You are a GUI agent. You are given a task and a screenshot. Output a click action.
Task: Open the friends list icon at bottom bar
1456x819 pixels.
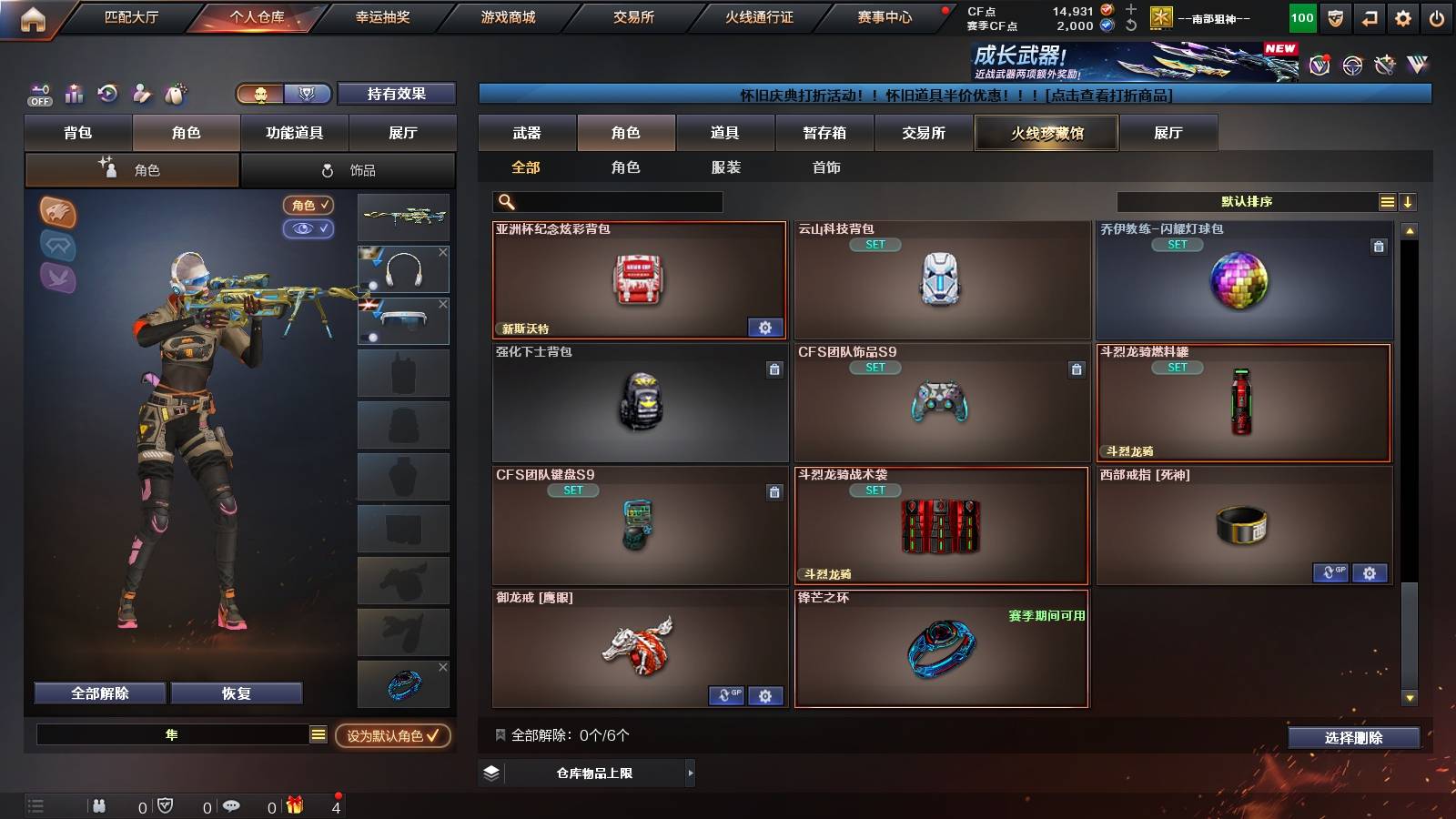click(98, 805)
